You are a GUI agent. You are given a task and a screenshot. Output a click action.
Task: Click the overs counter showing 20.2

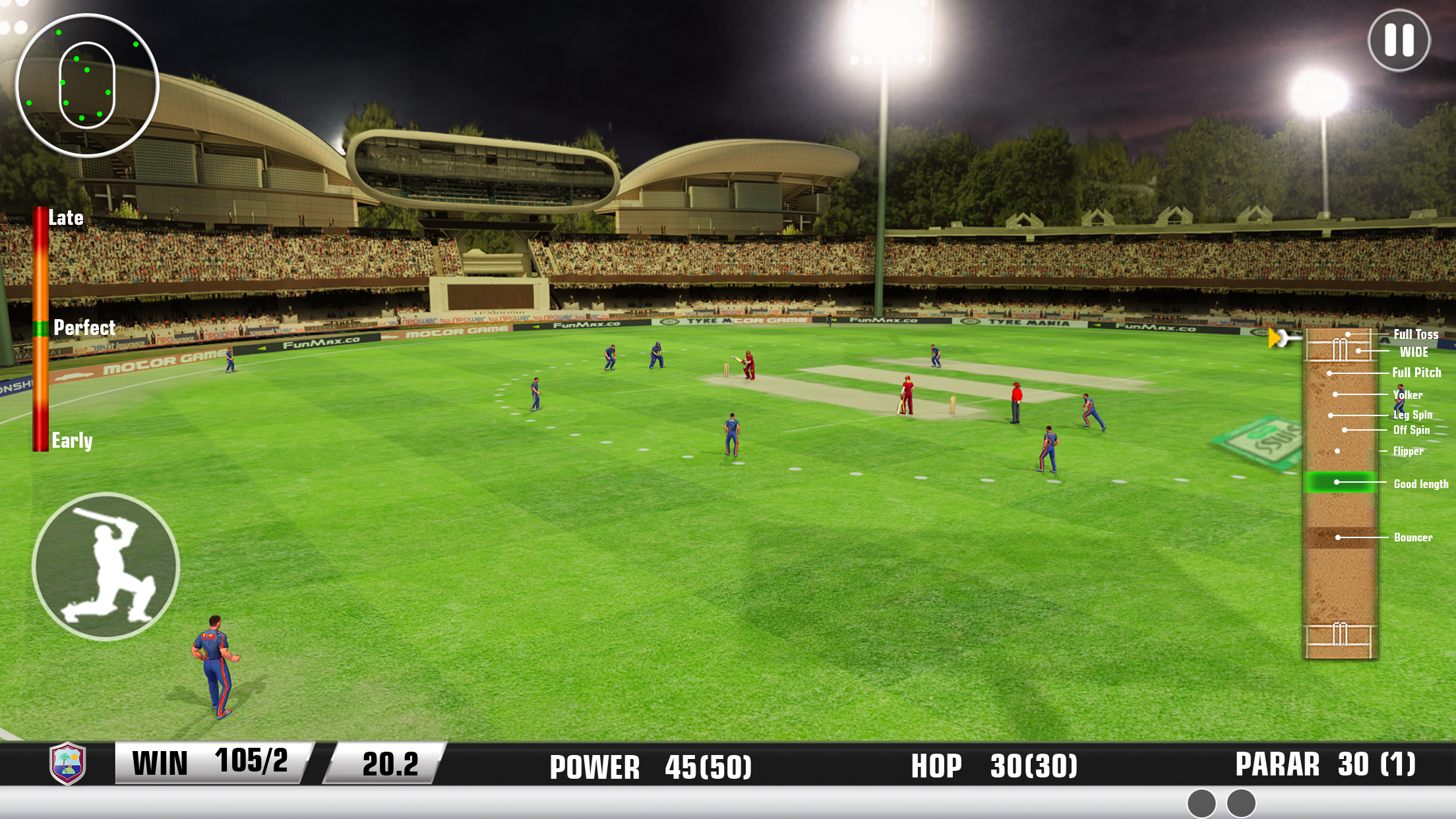point(392,764)
